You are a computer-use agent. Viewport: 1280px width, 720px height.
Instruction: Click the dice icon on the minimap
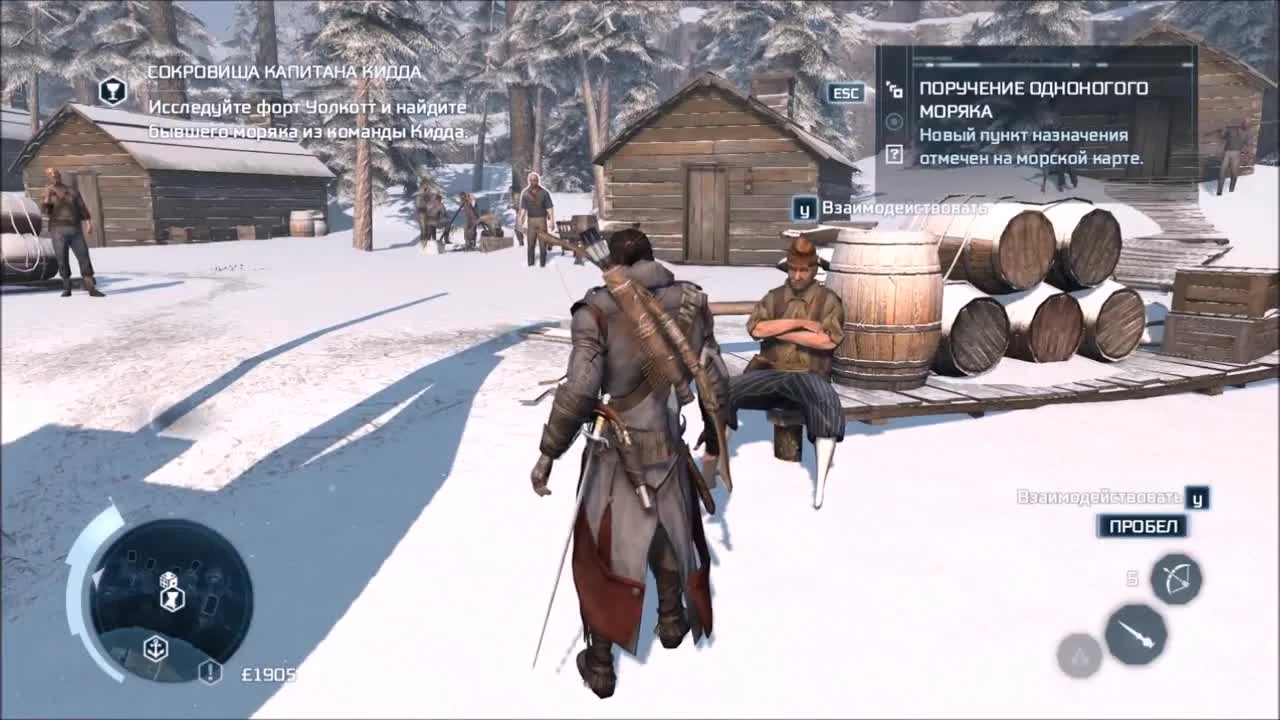point(168,580)
